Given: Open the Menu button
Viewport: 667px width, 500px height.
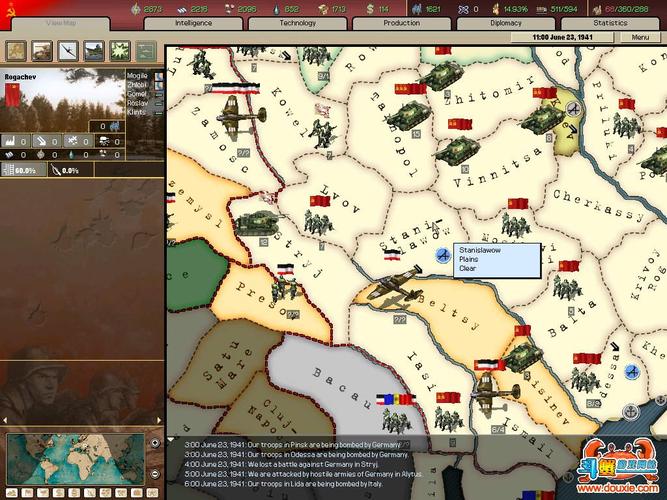Looking at the screenshot, I should pyautogui.click(x=640, y=37).
